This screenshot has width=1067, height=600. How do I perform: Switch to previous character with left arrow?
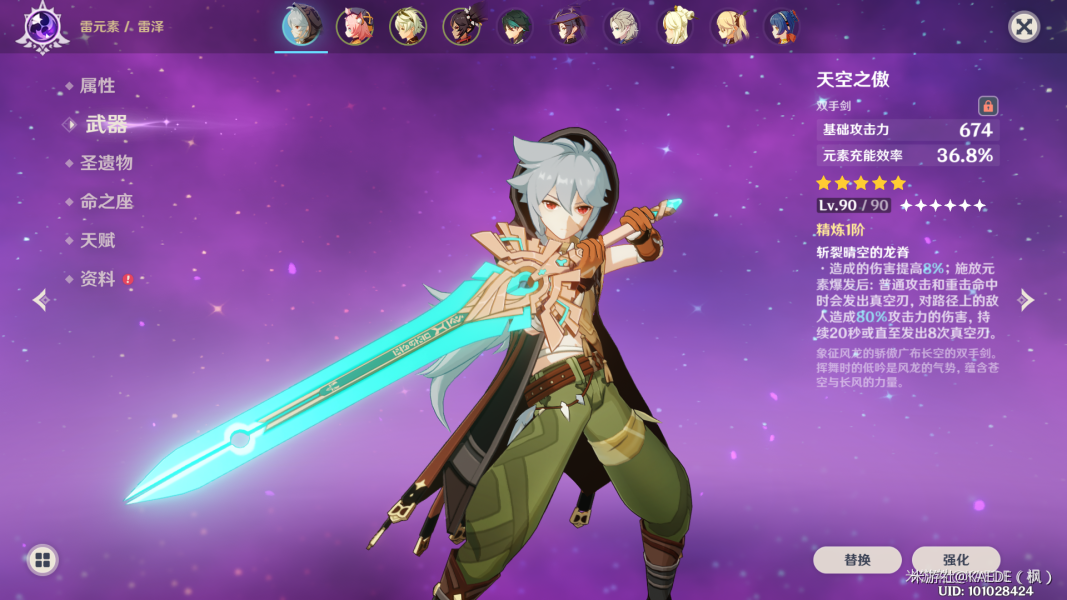40,300
